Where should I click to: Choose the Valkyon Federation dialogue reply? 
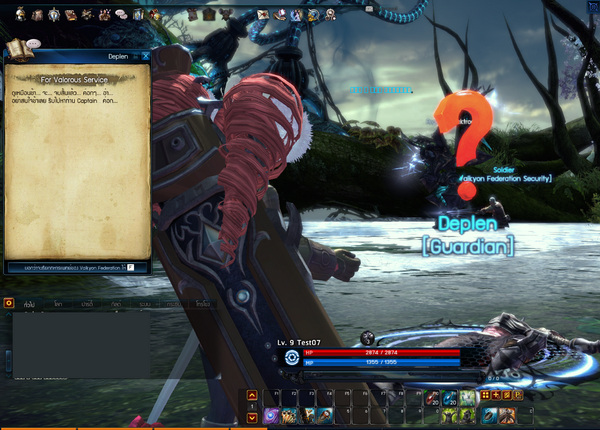point(76,267)
